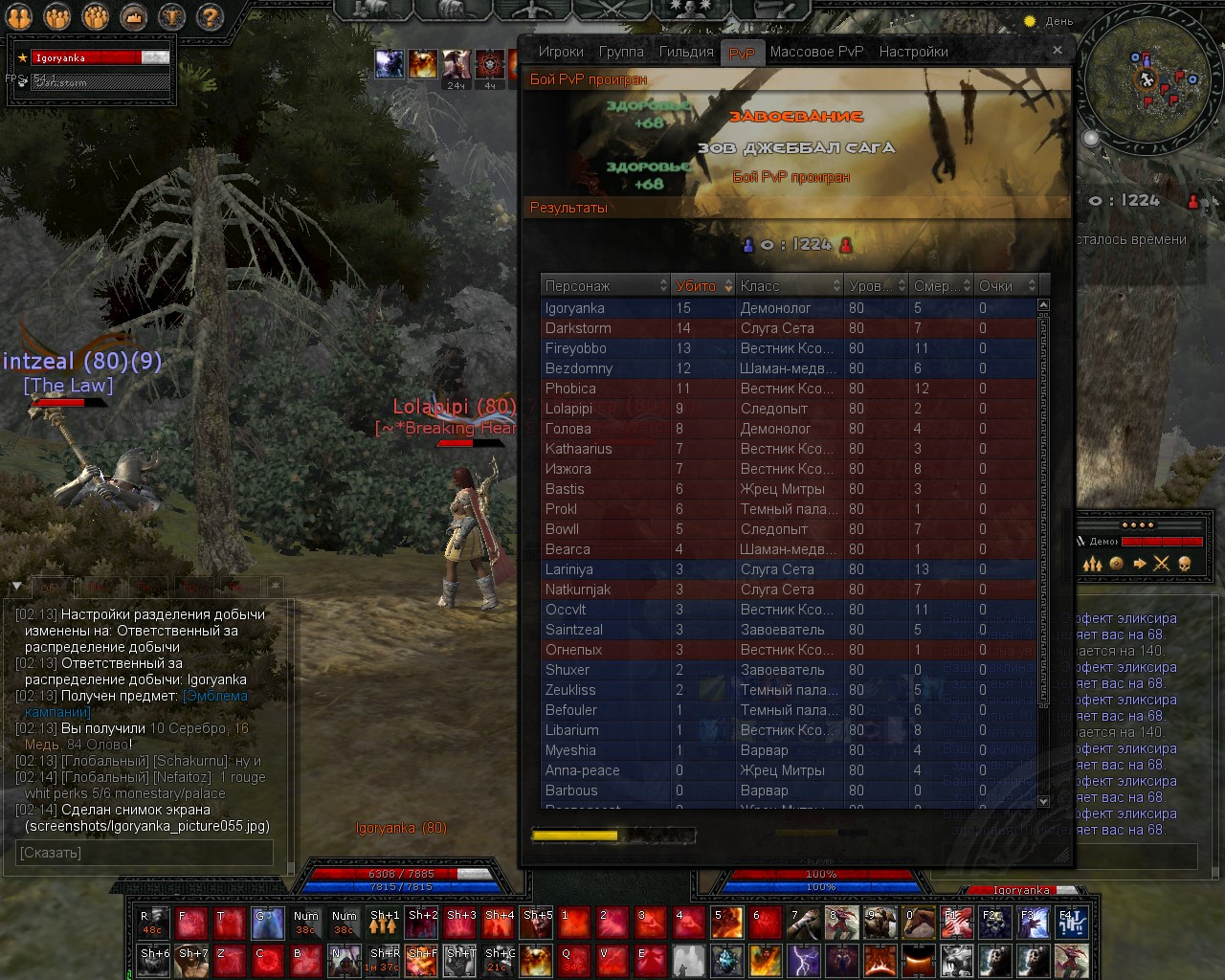1225x980 pixels.
Task: Open the Группа tab
Action: click(621, 52)
